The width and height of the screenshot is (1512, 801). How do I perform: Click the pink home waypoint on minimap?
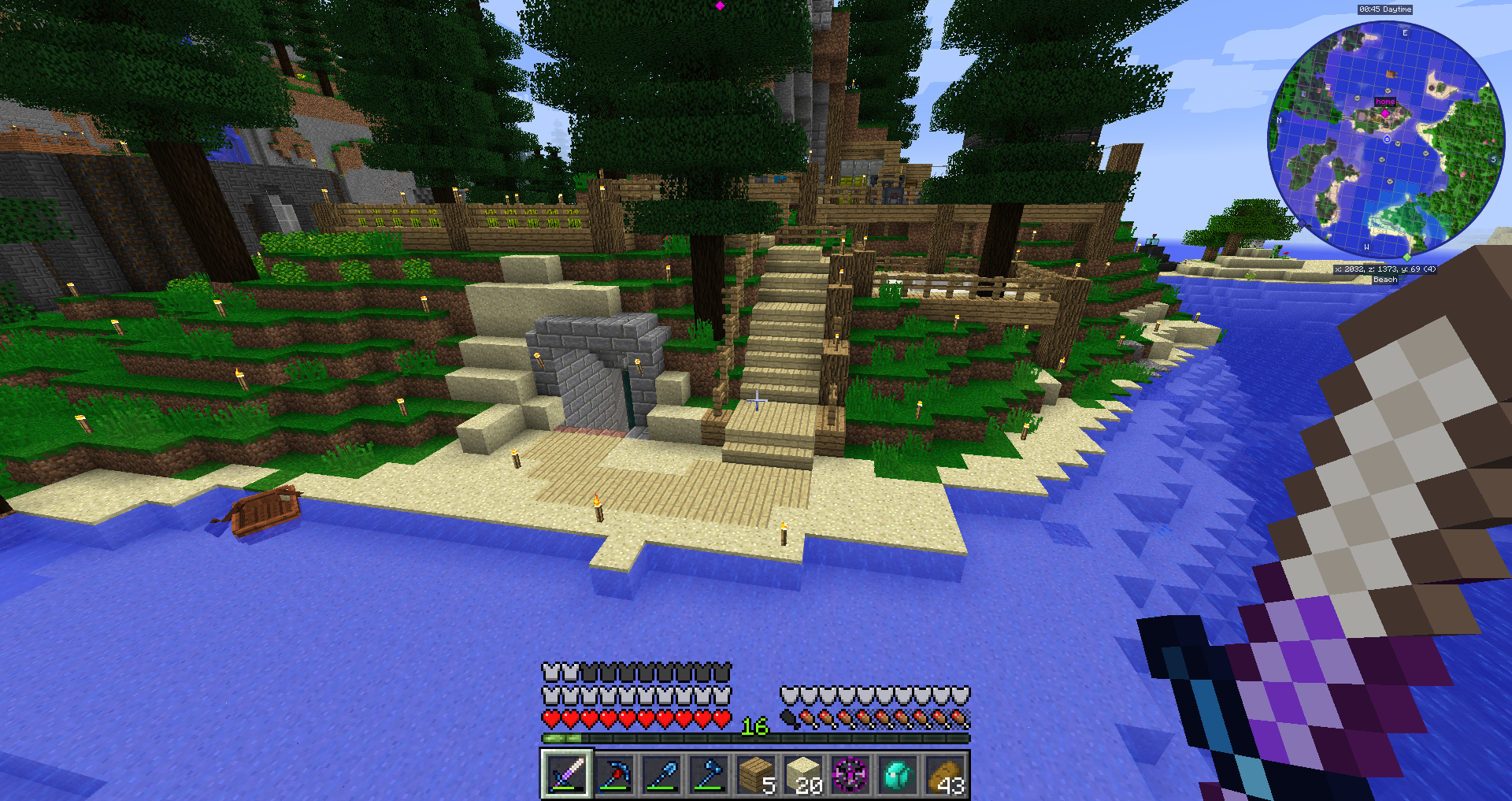pos(1385,113)
